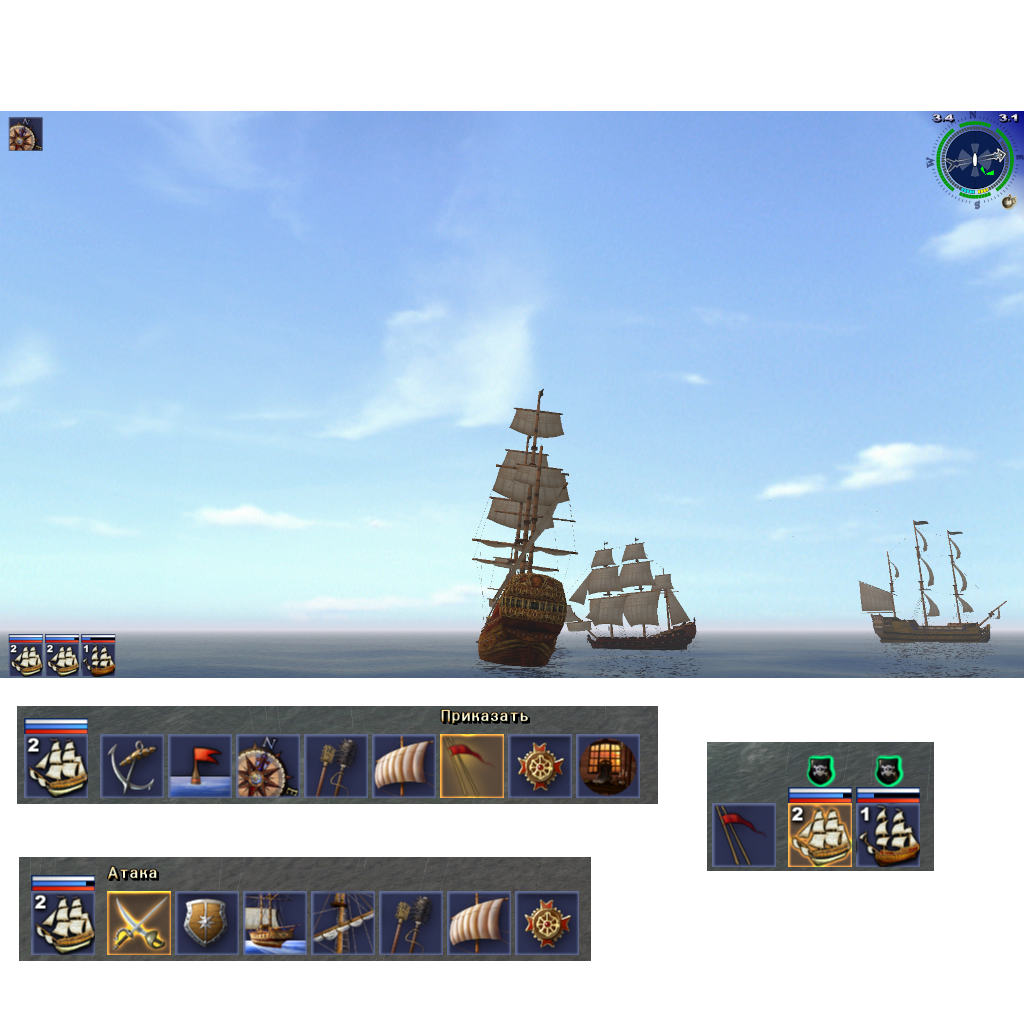Pick ship 1 beneath the pirate flag shield
This screenshot has height=1024, width=1024.
click(888, 835)
